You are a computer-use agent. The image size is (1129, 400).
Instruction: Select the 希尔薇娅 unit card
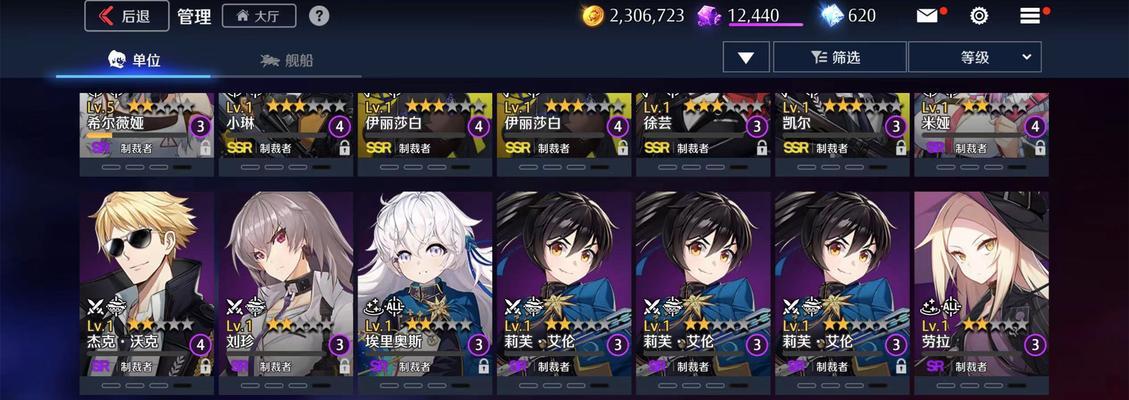[x=148, y=126]
